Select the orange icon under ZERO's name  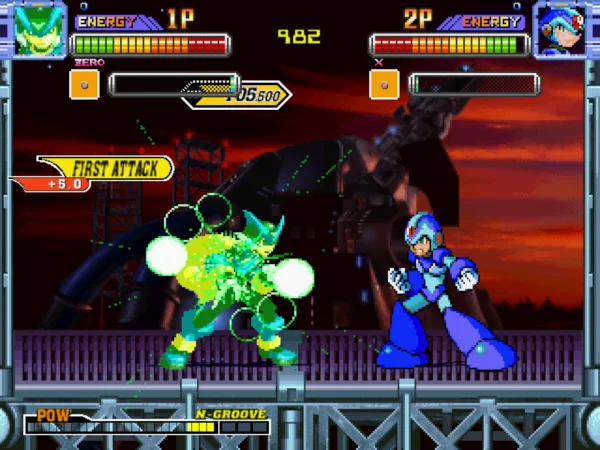[x=84, y=85]
